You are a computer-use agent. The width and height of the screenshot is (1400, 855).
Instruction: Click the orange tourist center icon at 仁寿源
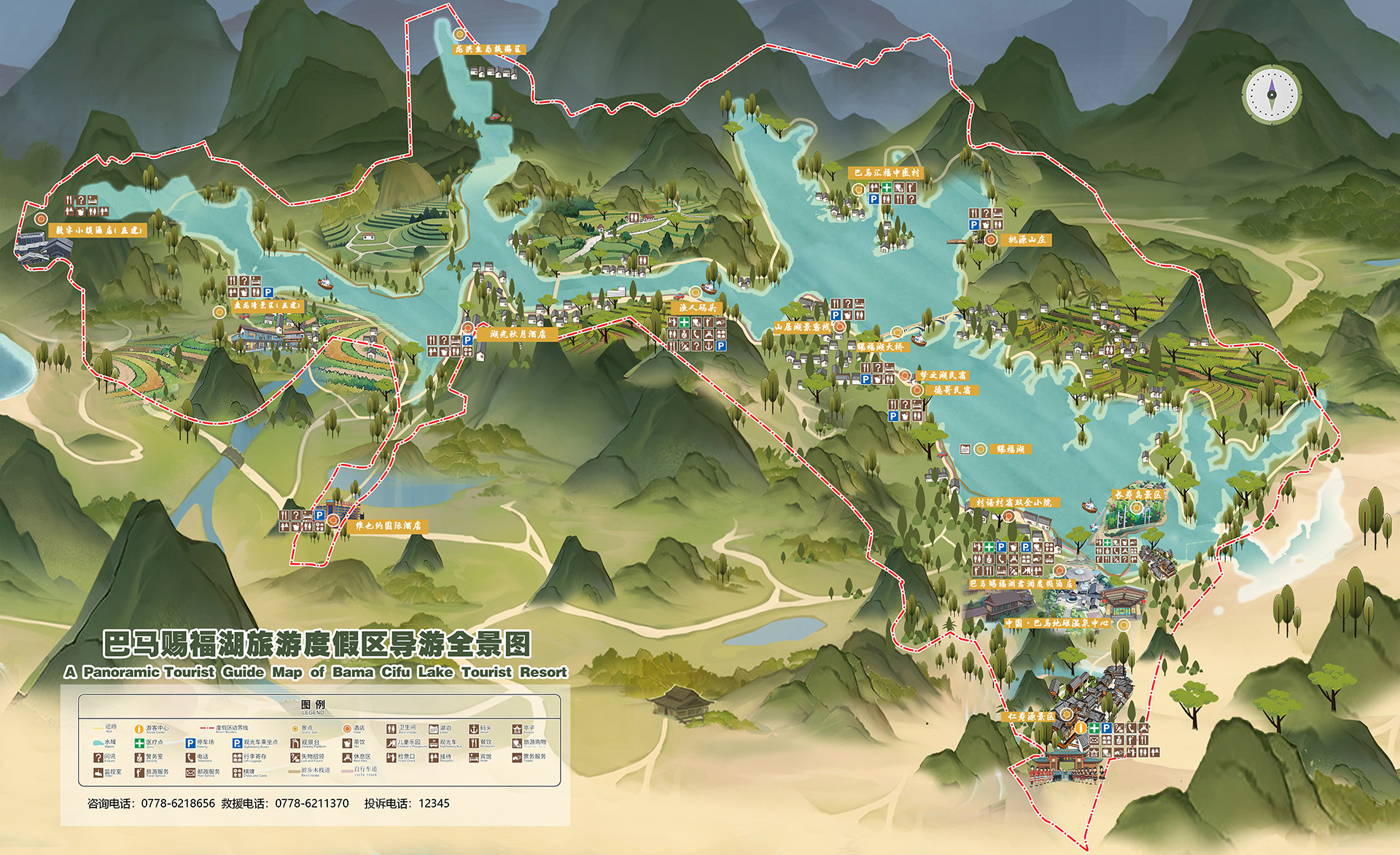pos(1081,728)
